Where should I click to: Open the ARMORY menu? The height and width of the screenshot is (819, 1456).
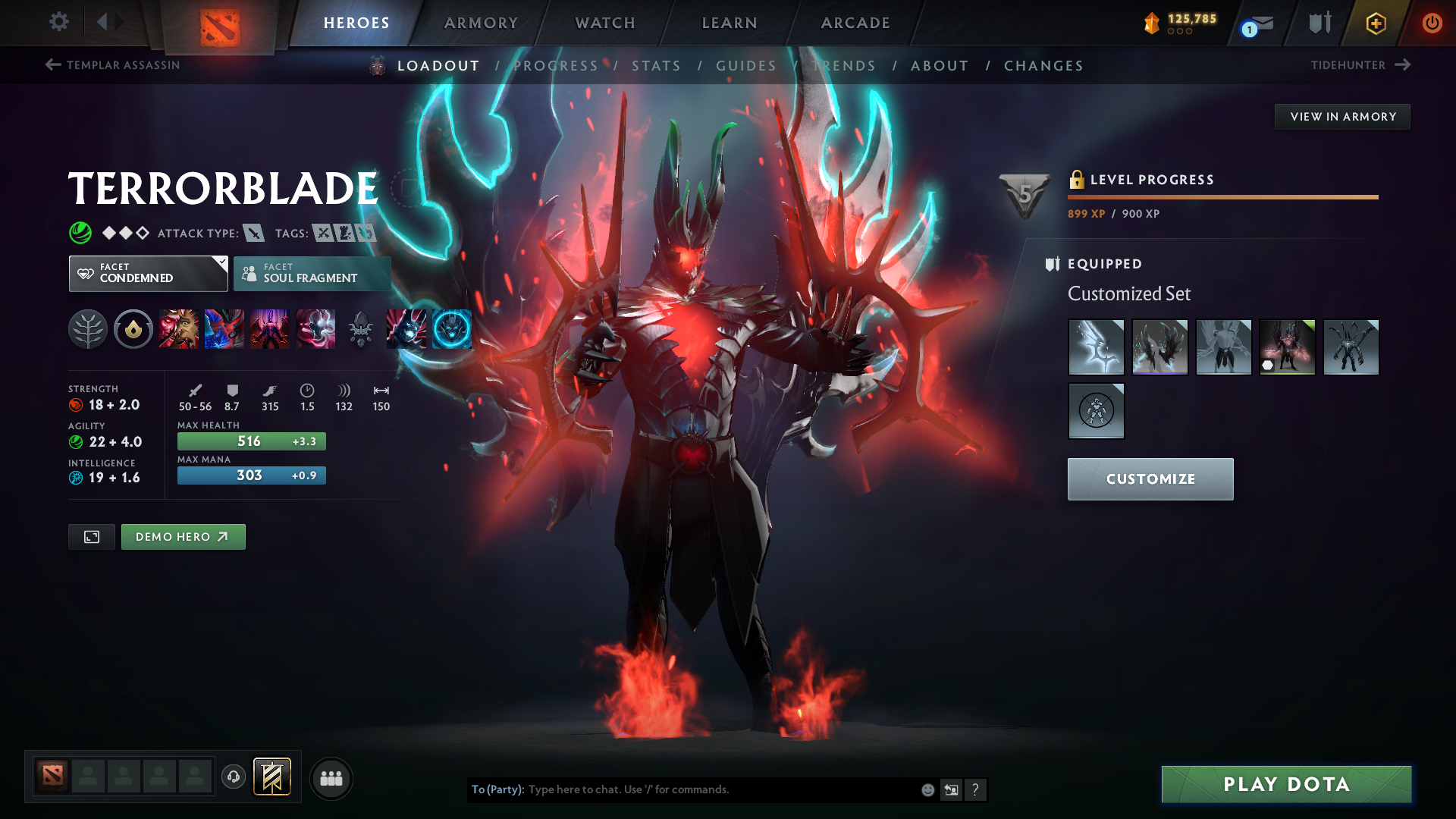[x=481, y=23]
